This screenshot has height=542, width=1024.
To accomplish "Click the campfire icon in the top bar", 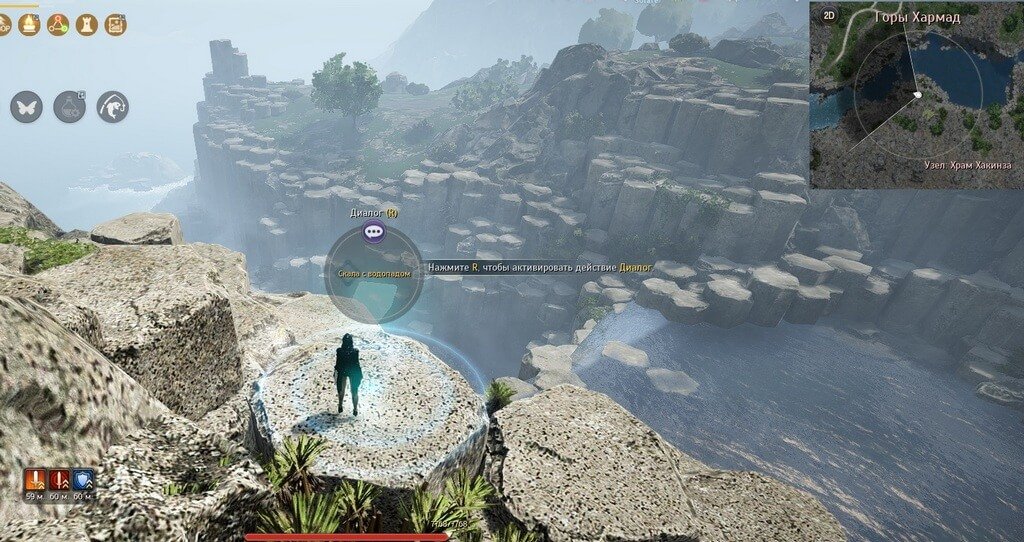I will click(x=29, y=24).
